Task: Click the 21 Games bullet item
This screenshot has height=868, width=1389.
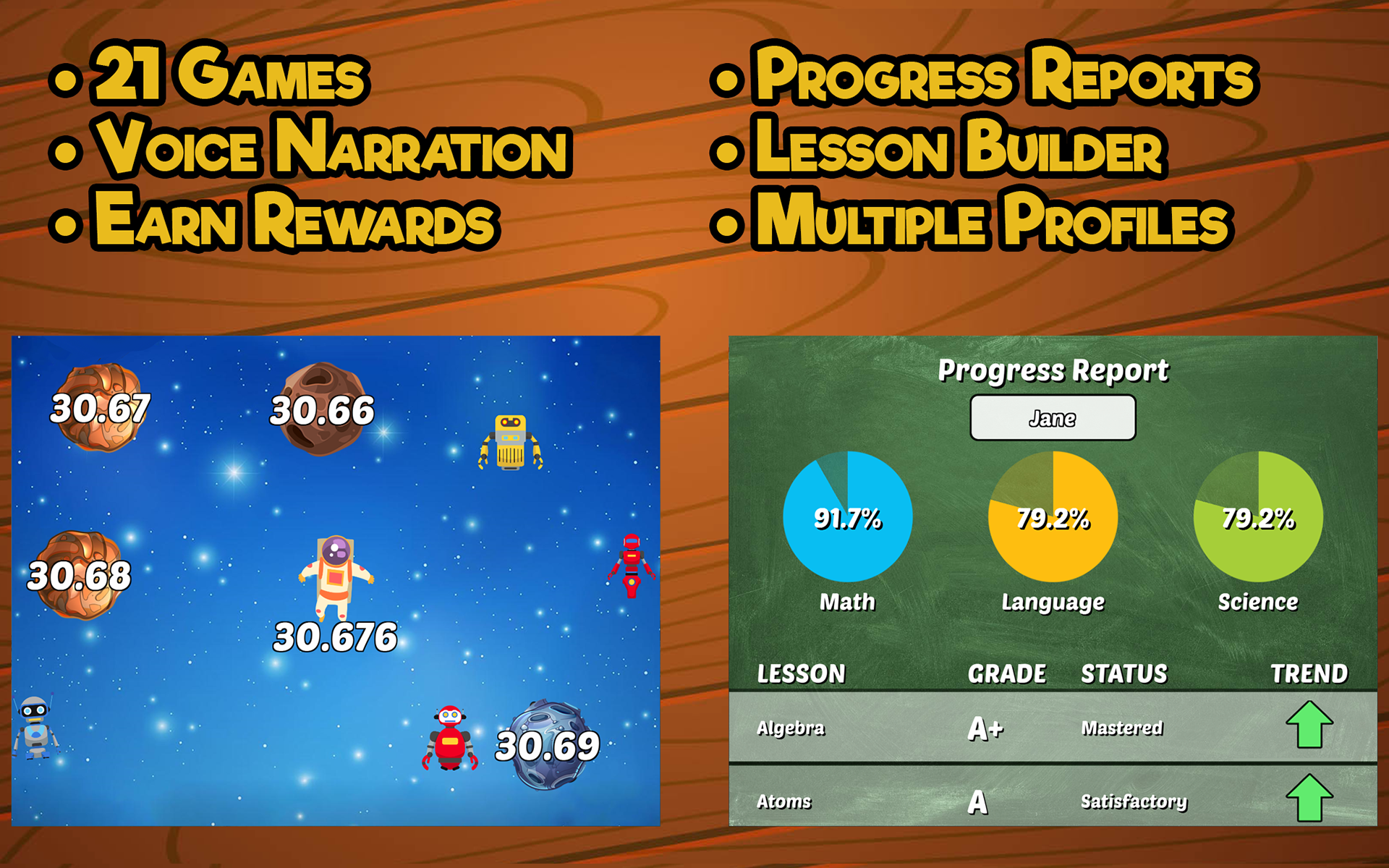Action: [x=228, y=78]
